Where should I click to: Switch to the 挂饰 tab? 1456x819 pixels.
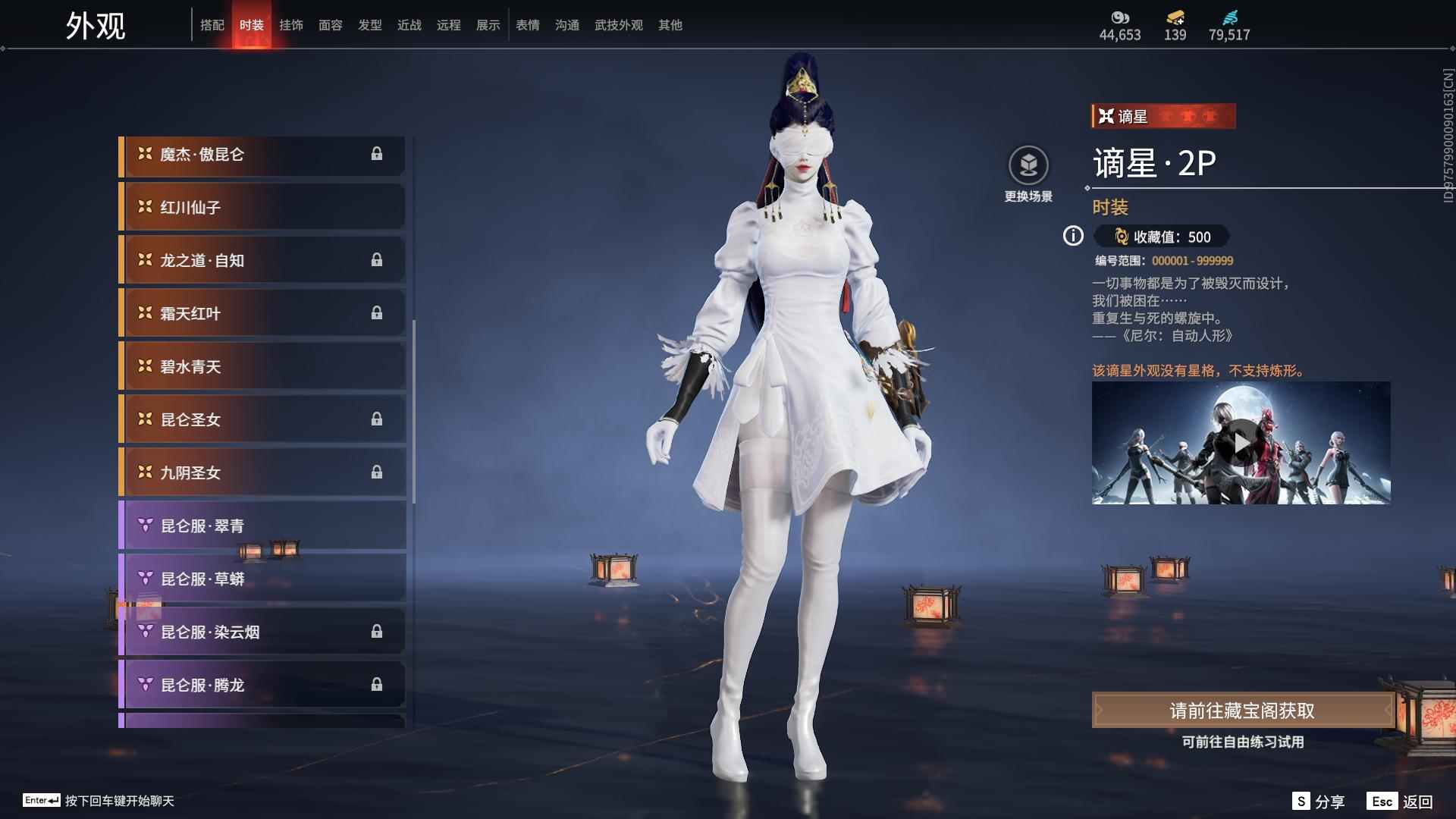click(292, 24)
